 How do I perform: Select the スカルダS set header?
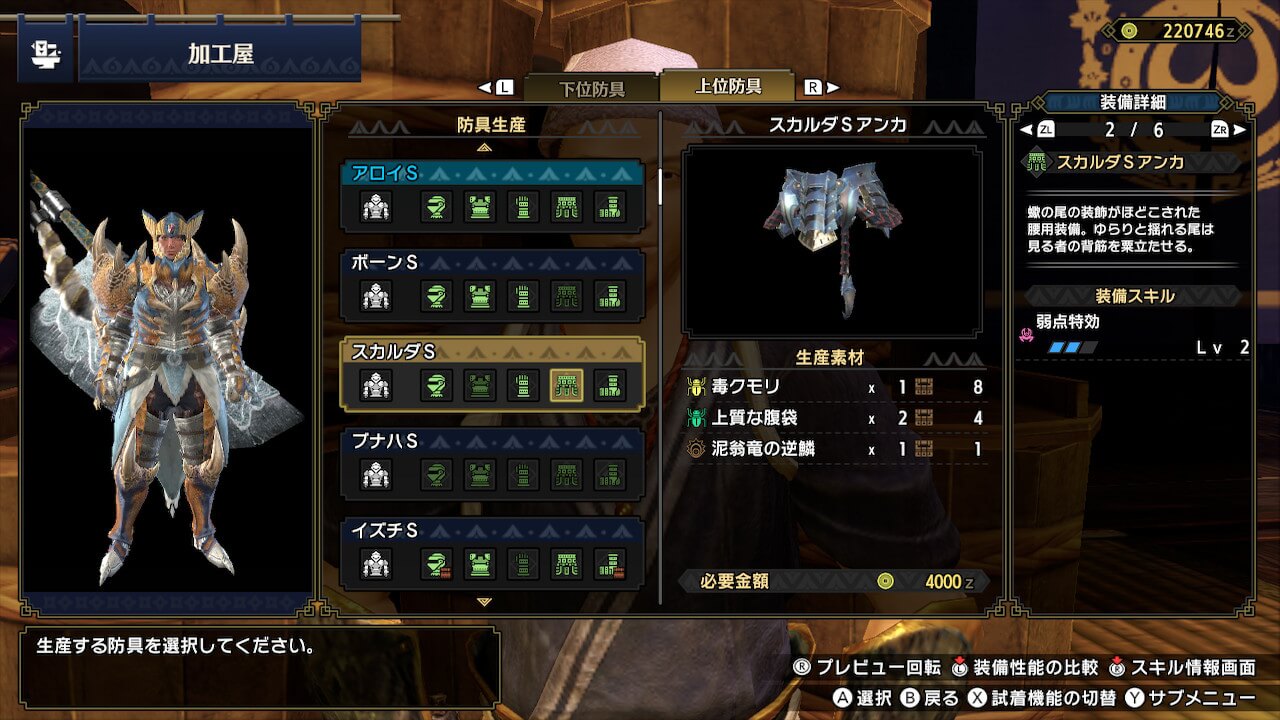pyautogui.click(x=492, y=352)
